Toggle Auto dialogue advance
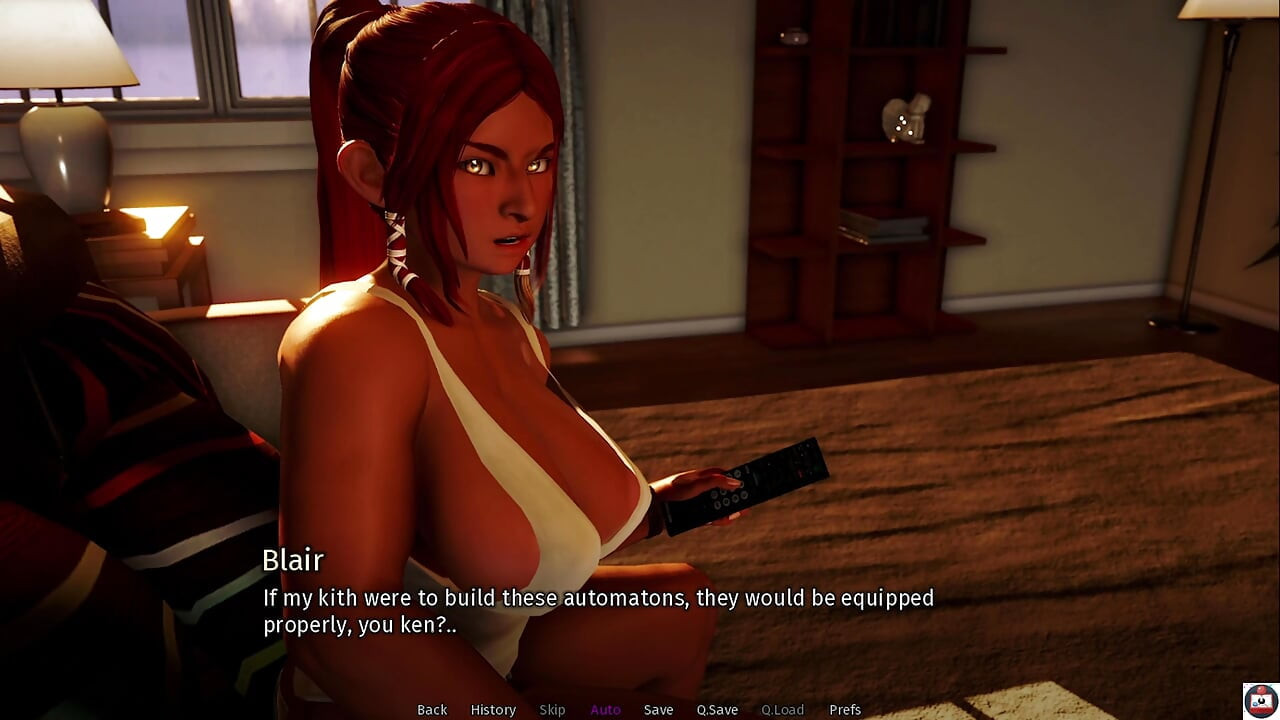The image size is (1280, 720). 605,710
